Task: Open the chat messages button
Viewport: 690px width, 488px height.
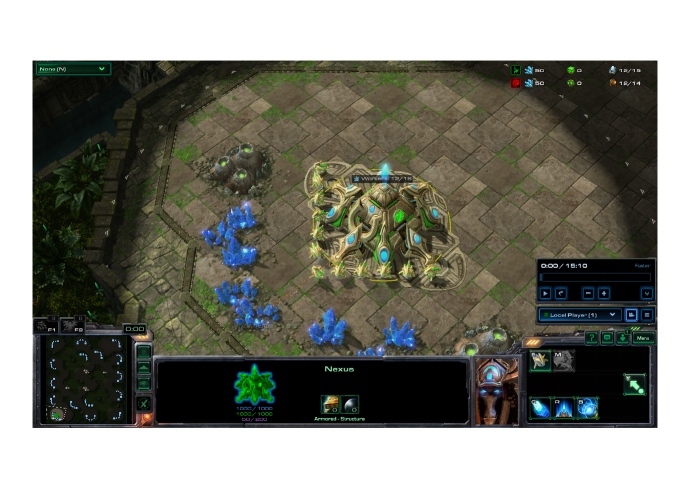Action: coord(607,338)
